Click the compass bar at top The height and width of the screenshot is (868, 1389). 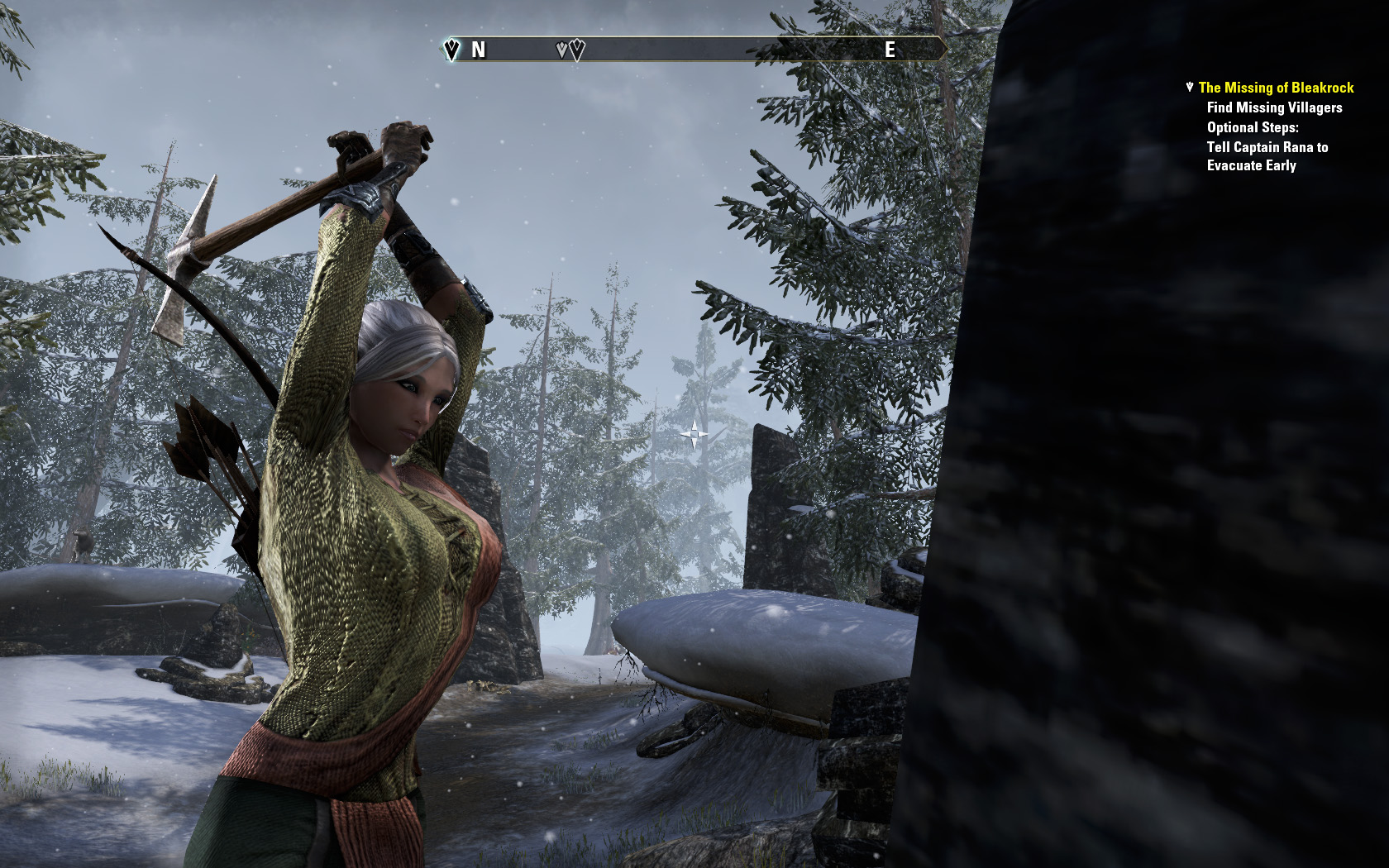693,50
